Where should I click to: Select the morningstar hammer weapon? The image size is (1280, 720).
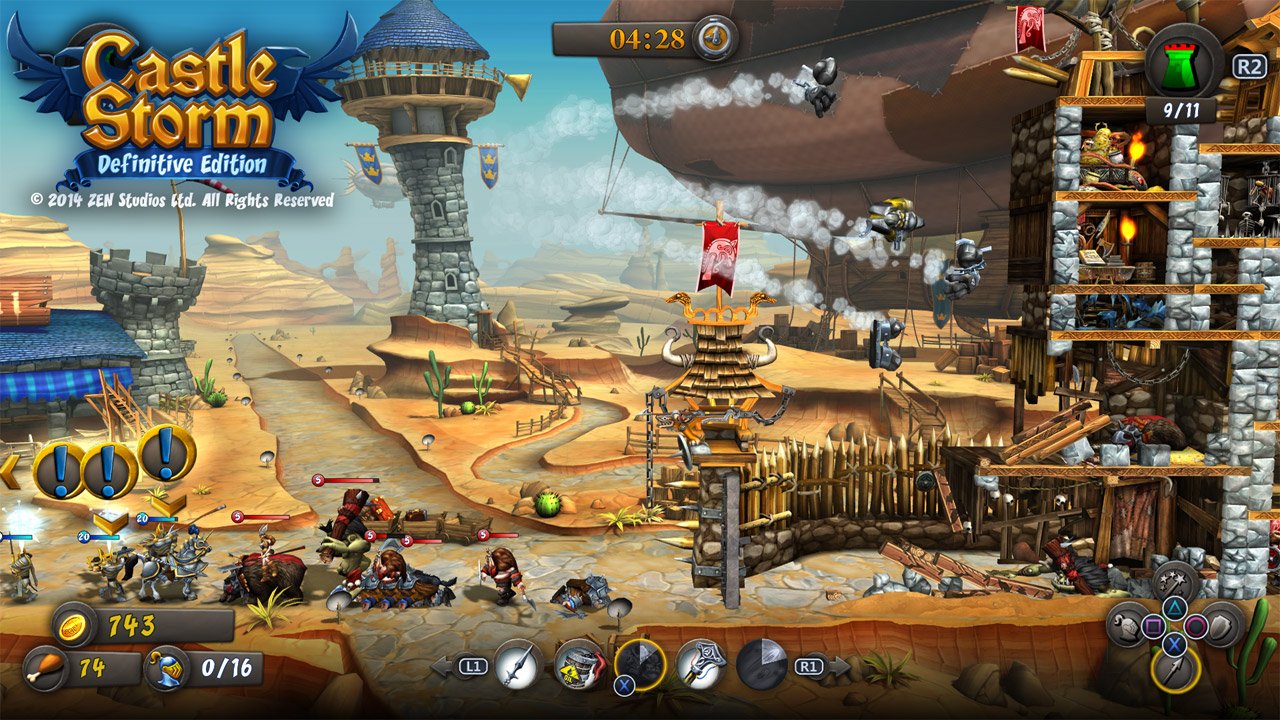click(700, 662)
